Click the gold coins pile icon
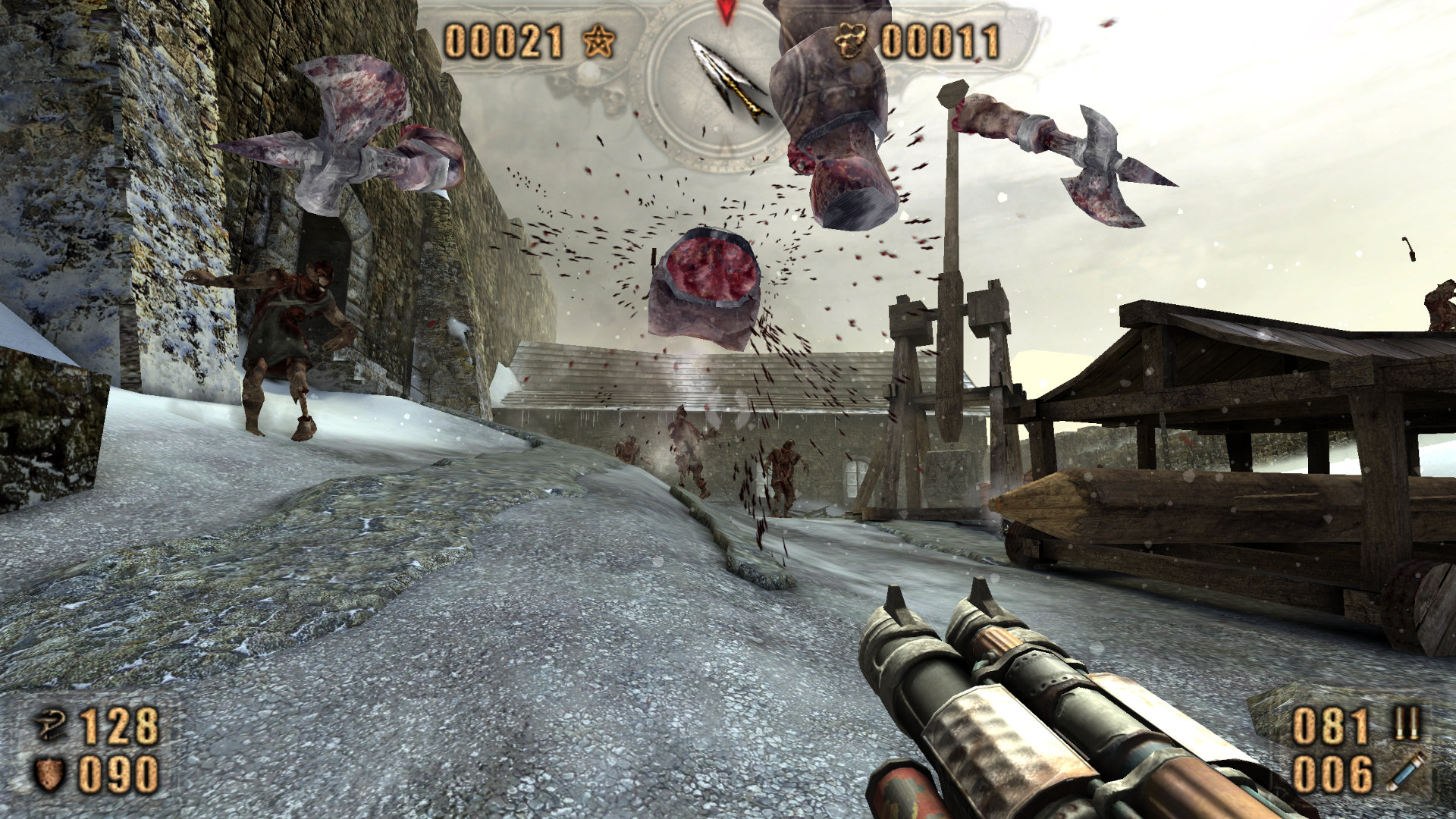The image size is (1456, 819). click(852, 41)
